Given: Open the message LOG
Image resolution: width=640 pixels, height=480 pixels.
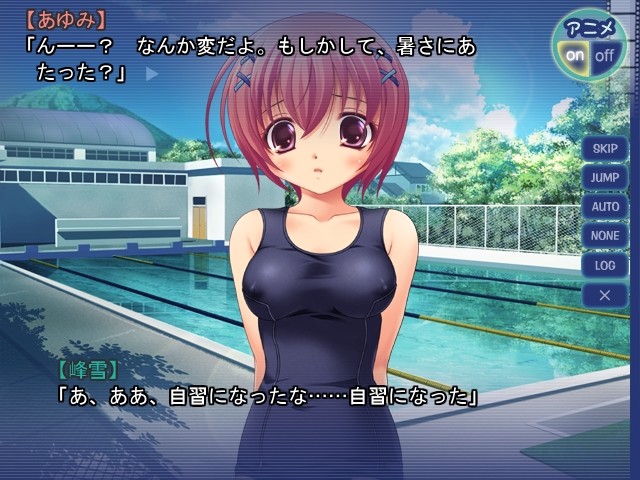Looking at the screenshot, I should (x=605, y=266).
